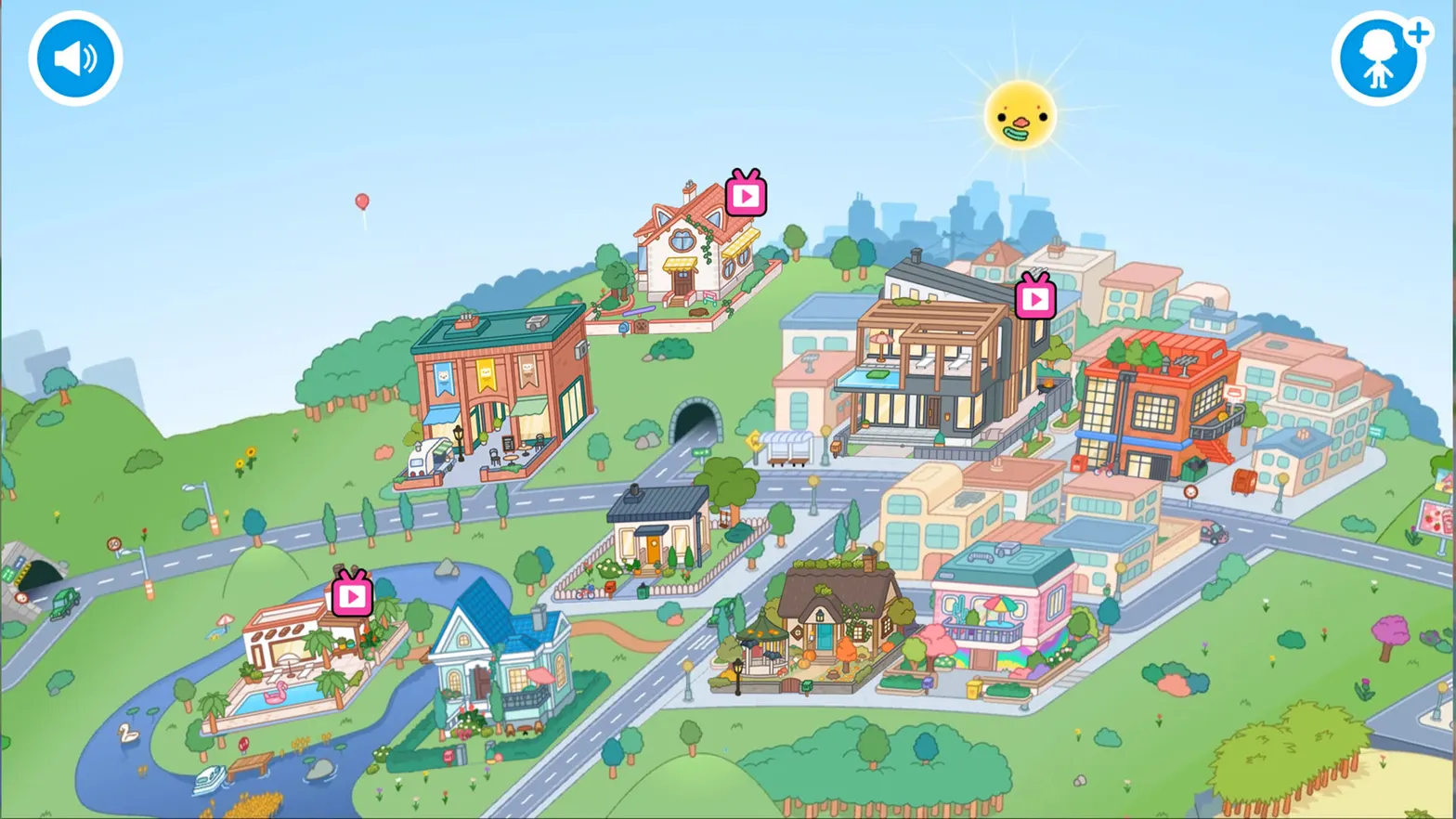Open the character creator button
This screenshot has height=819, width=1456.
pyautogui.click(x=1380, y=57)
